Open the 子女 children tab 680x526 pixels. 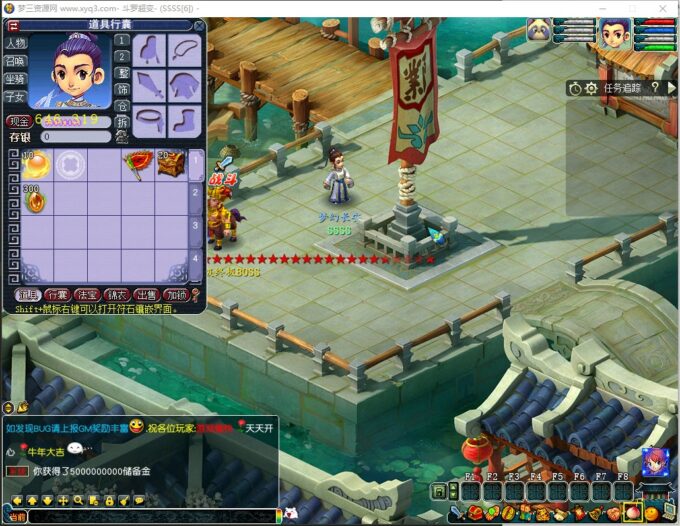click(15, 97)
